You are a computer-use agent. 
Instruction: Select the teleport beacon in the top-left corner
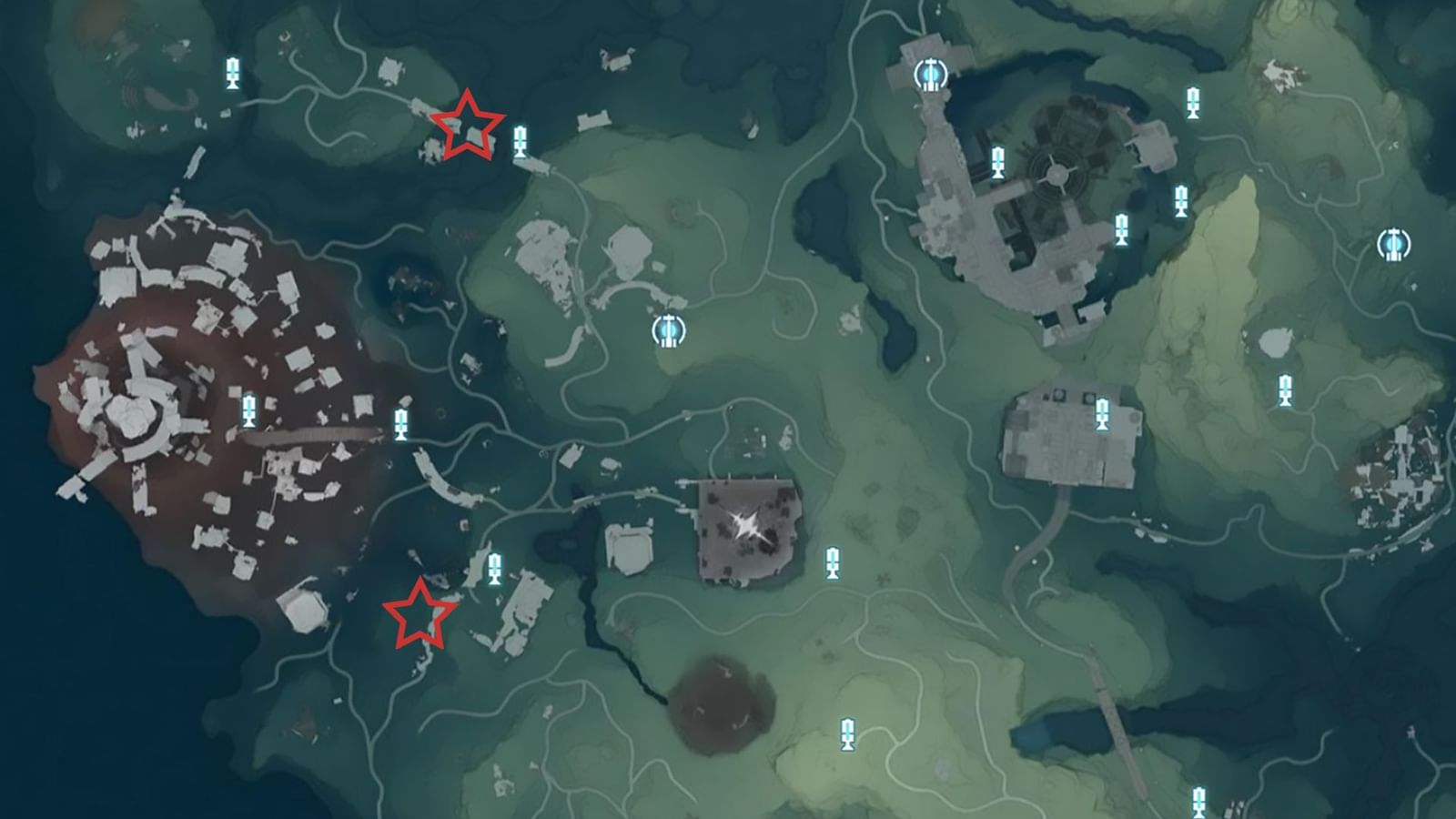[232, 73]
